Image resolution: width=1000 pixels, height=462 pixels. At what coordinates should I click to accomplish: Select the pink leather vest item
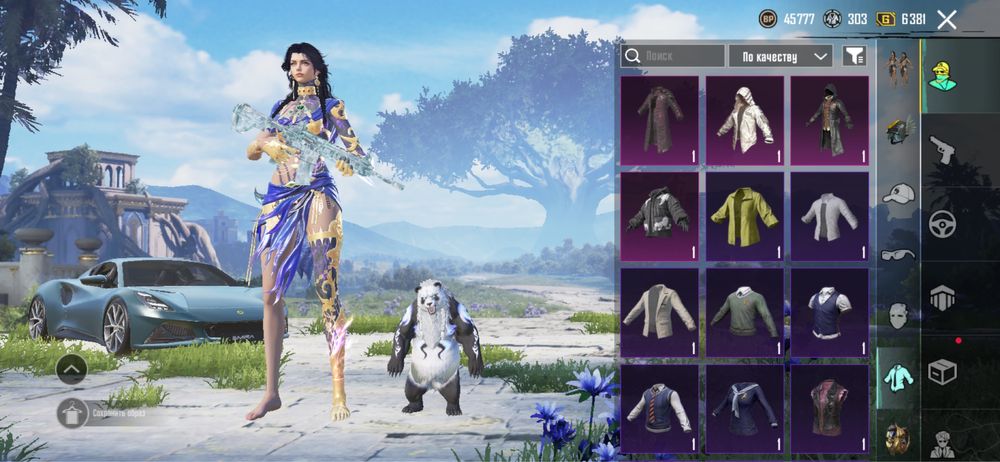[830, 407]
